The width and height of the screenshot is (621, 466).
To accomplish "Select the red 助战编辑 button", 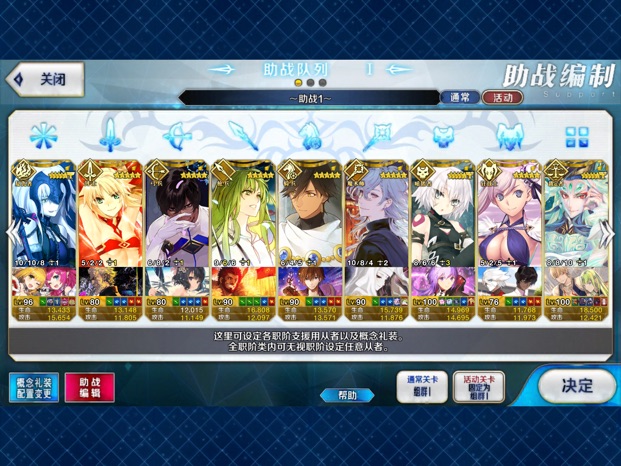I will (89, 388).
